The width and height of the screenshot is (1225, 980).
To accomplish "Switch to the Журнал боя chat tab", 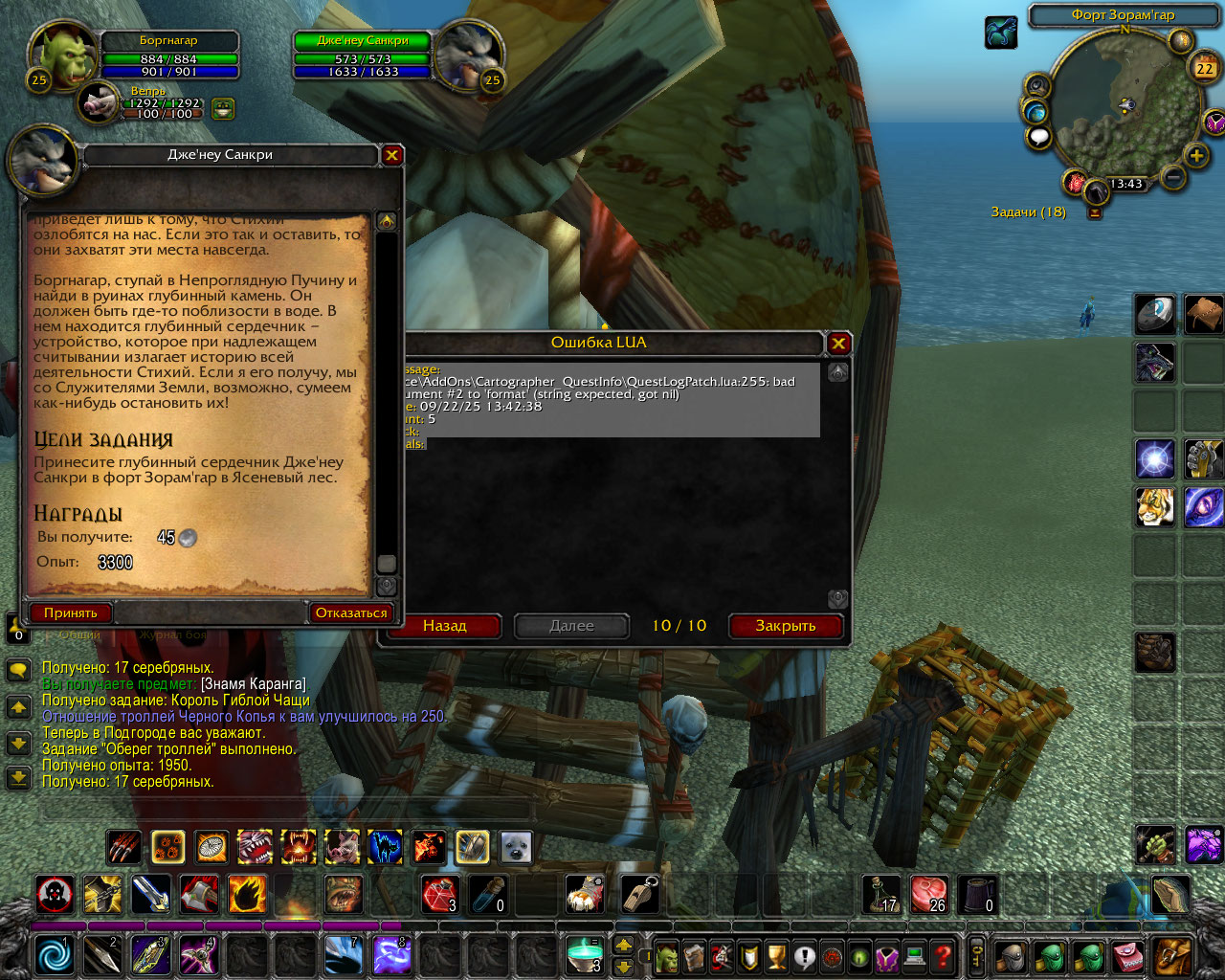I will click(173, 635).
